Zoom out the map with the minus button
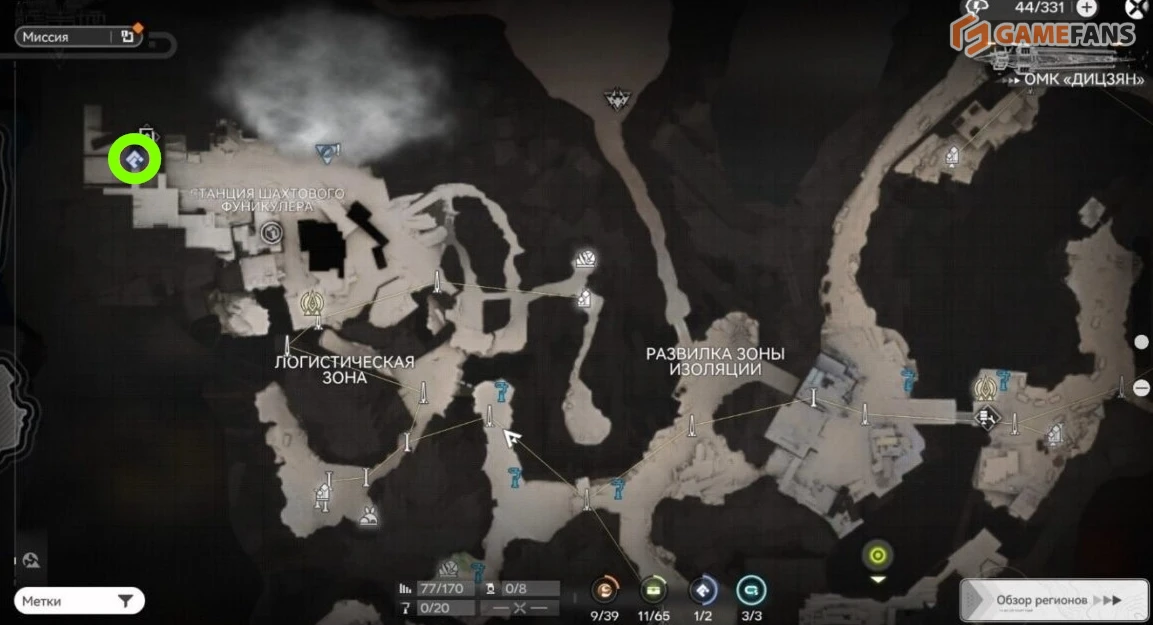 tap(1143, 388)
